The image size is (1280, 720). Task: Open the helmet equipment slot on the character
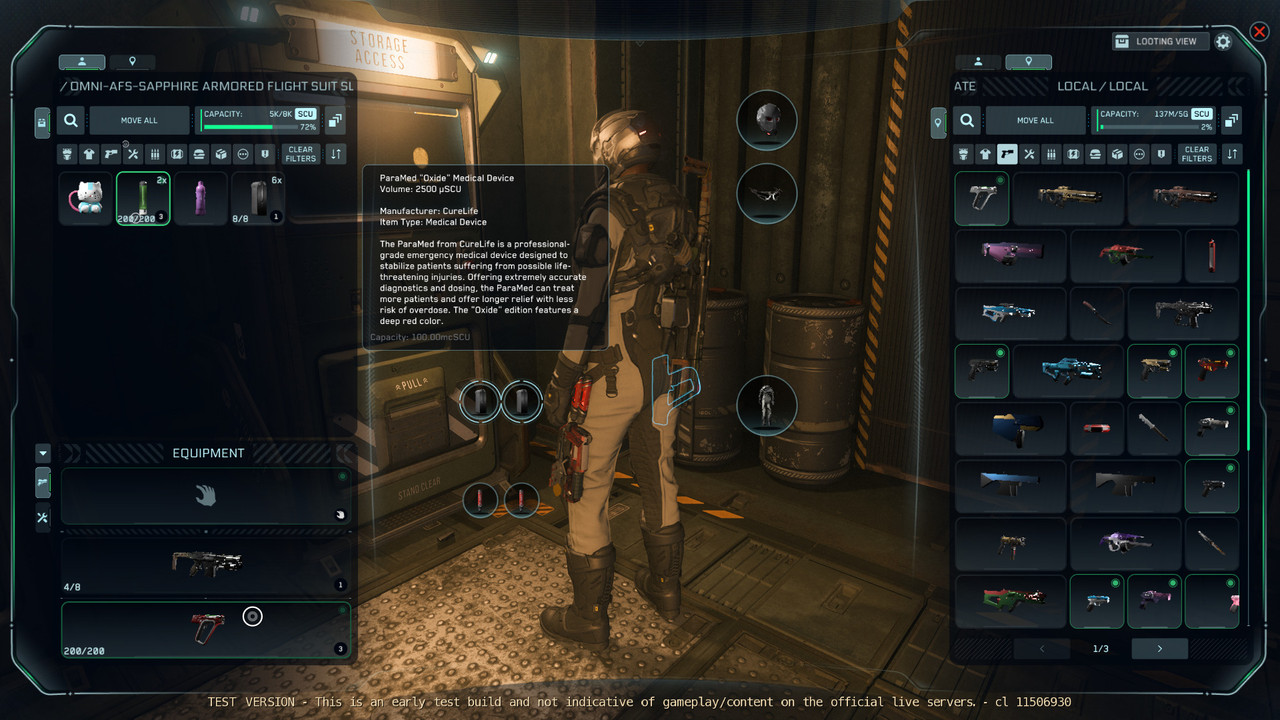766,120
